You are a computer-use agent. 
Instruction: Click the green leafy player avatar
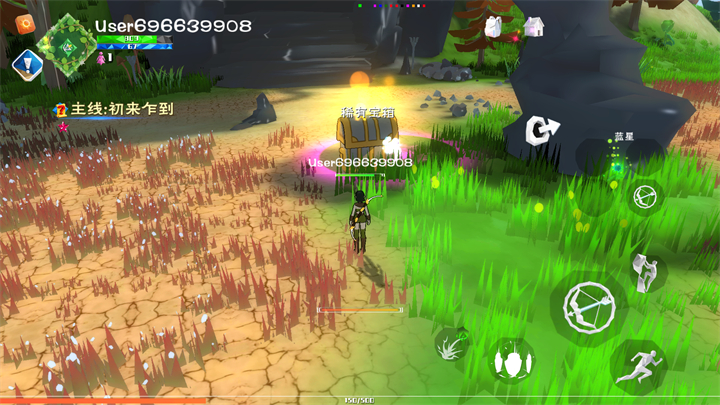(69, 41)
